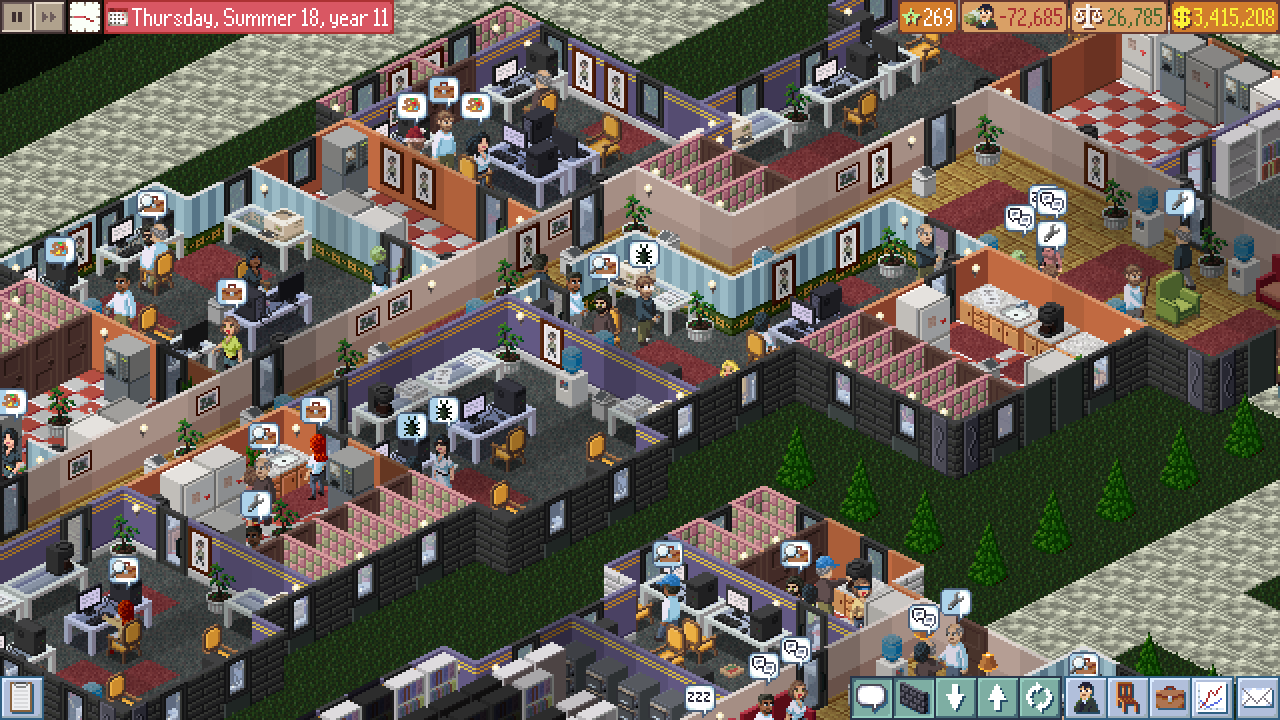Click the calendar icon on the date banner
The width and height of the screenshot is (1280, 720).
pos(117,16)
